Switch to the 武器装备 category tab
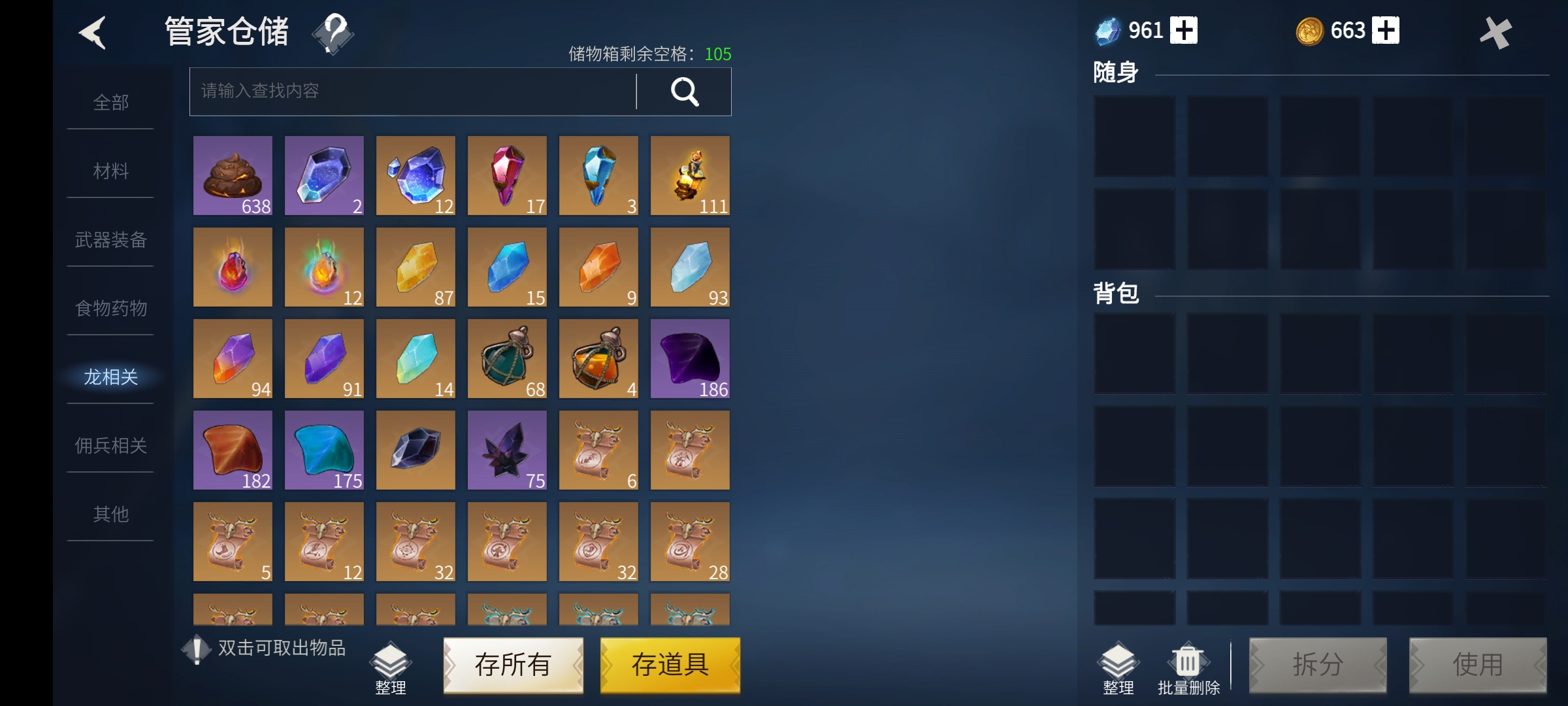The image size is (1568, 706). tap(110, 240)
